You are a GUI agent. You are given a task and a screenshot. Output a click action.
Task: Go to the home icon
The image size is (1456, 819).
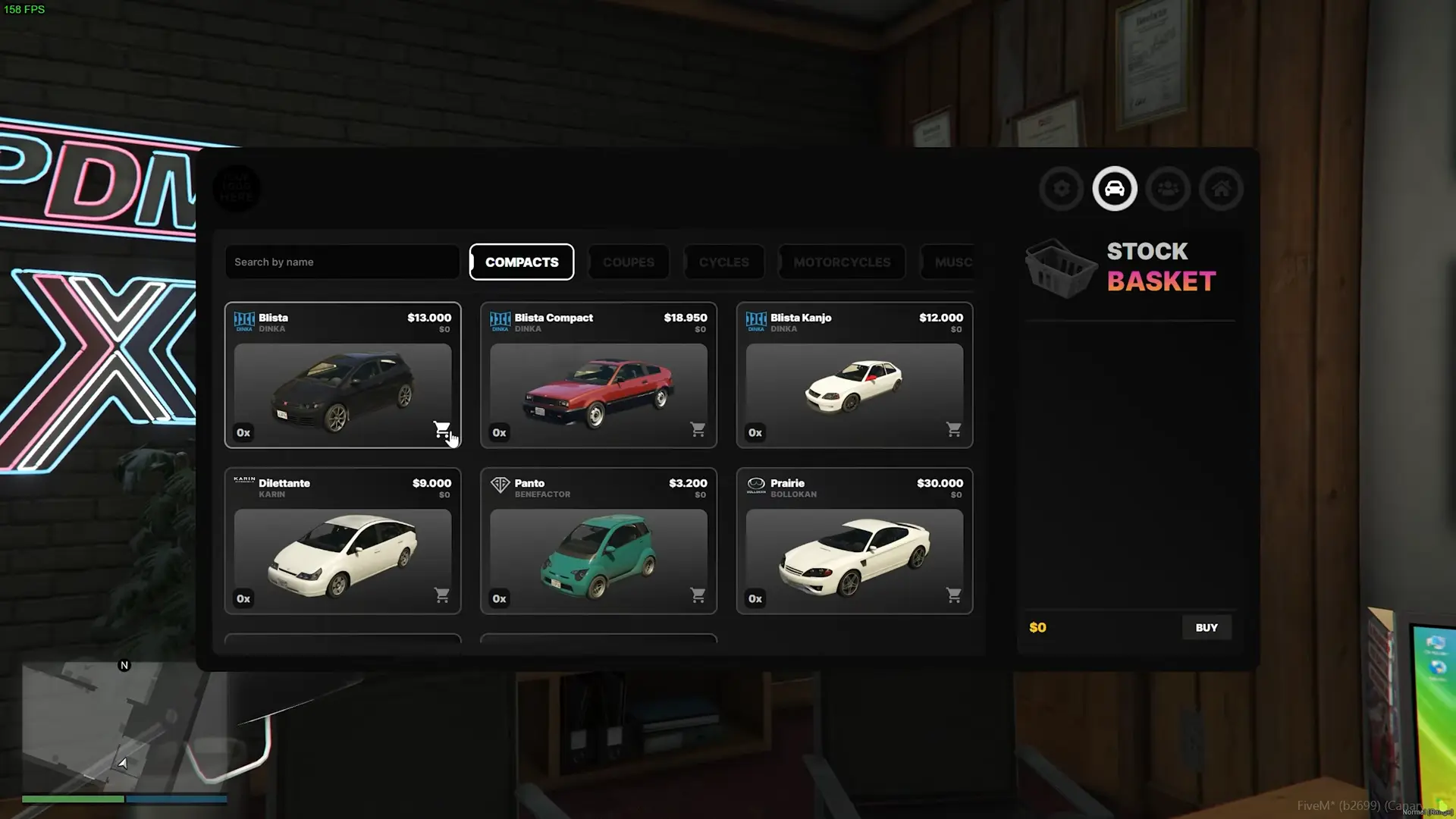[x=1221, y=189]
